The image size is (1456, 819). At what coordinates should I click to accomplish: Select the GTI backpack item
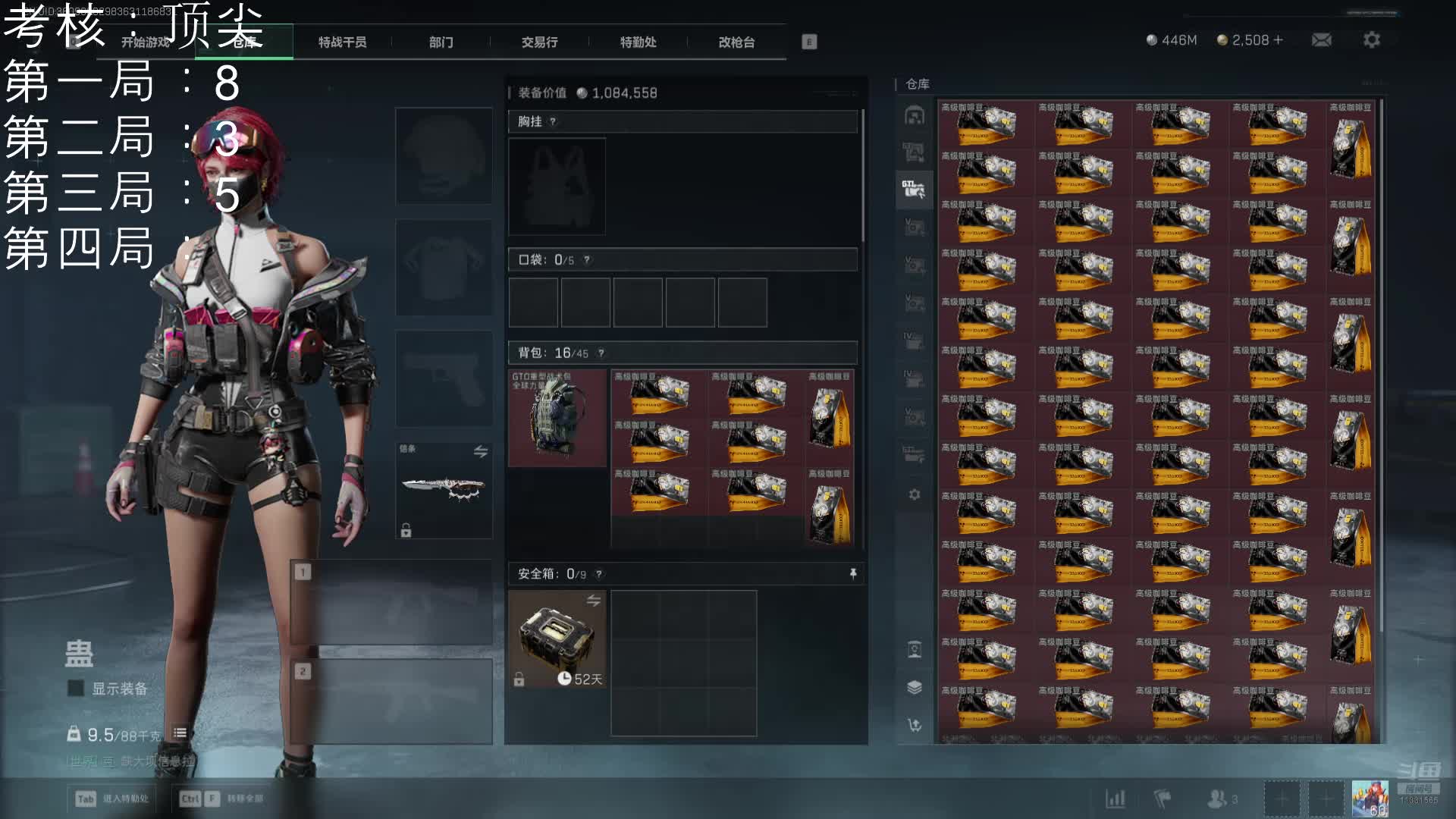(x=557, y=418)
